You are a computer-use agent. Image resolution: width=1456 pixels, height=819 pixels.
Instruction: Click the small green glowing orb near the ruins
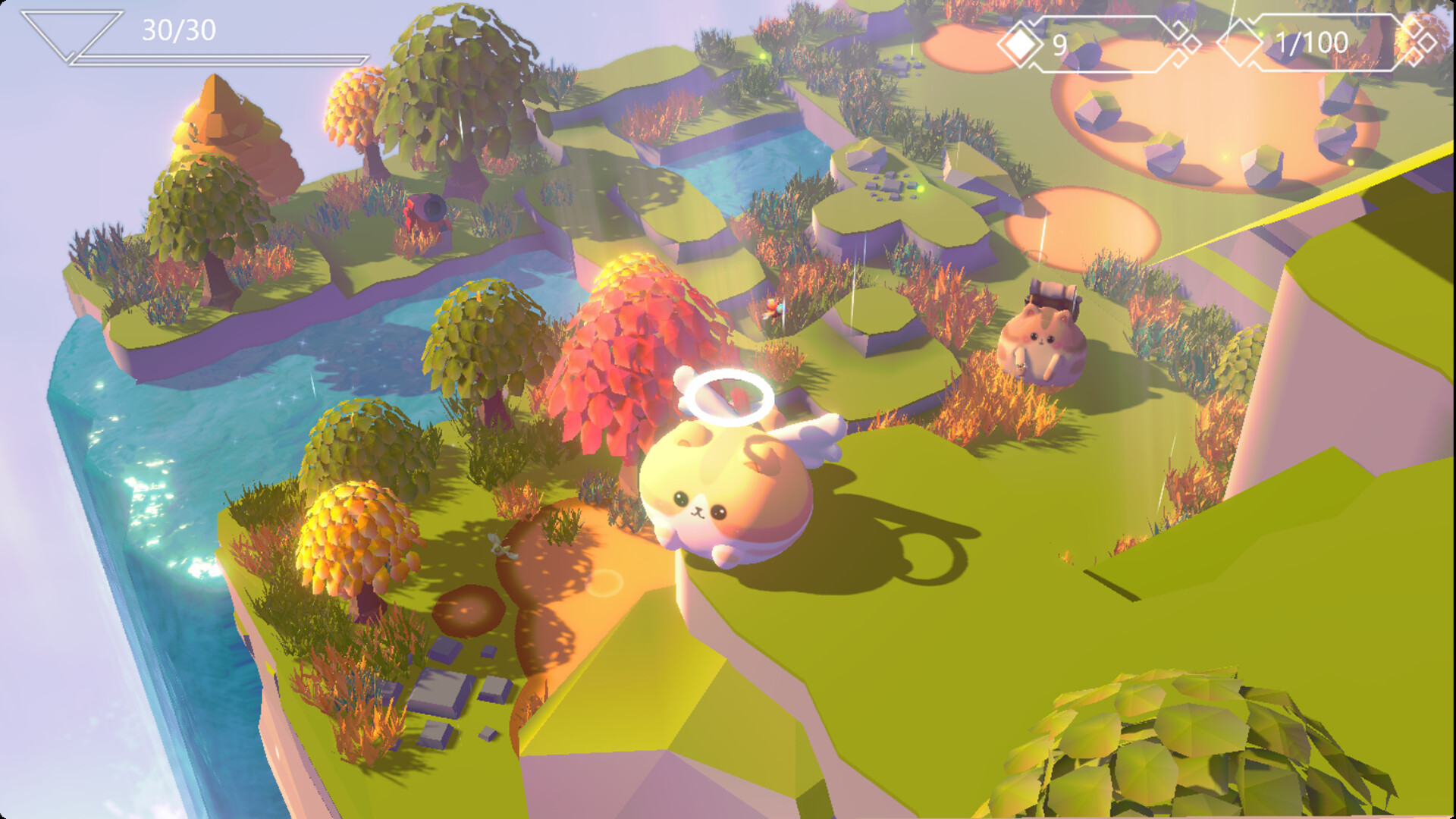point(921,188)
